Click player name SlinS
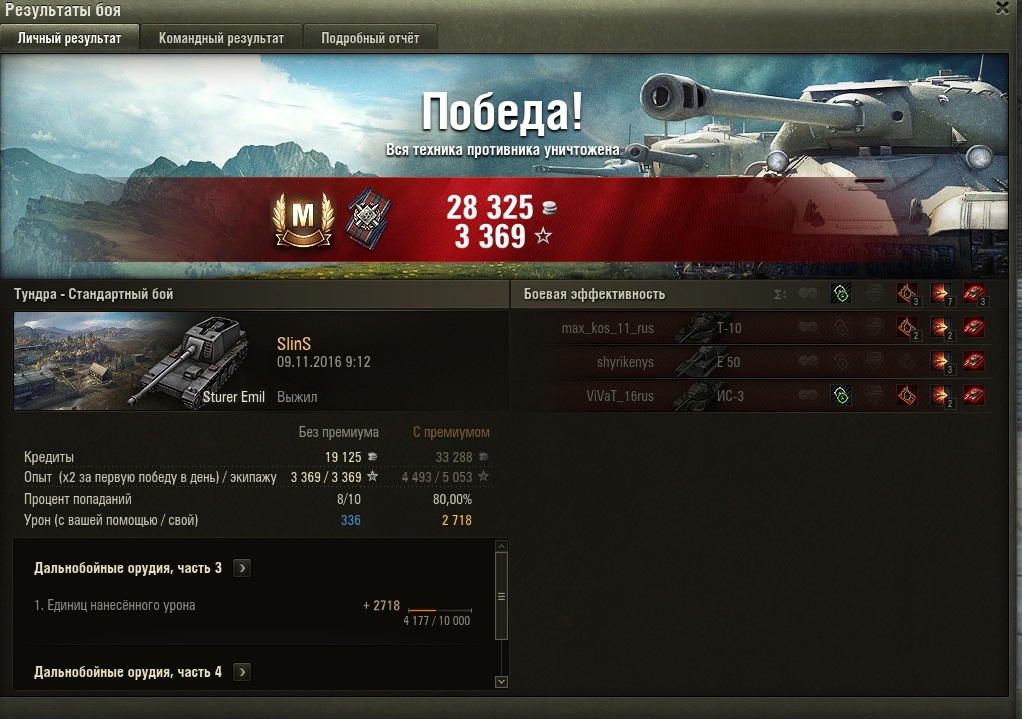This screenshot has width=1022, height=719. 294,343
